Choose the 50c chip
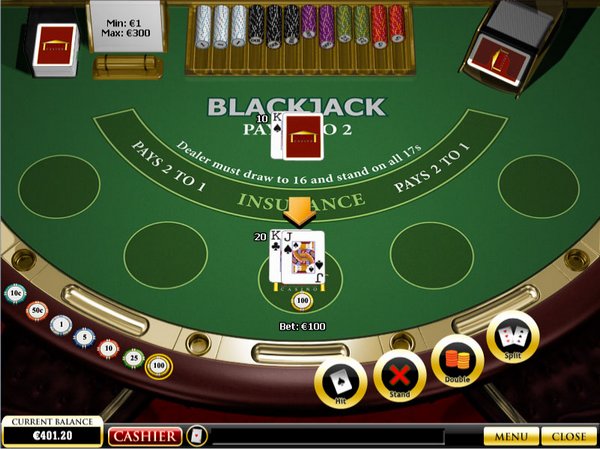The height and width of the screenshot is (449, 600). pos(37,310)
